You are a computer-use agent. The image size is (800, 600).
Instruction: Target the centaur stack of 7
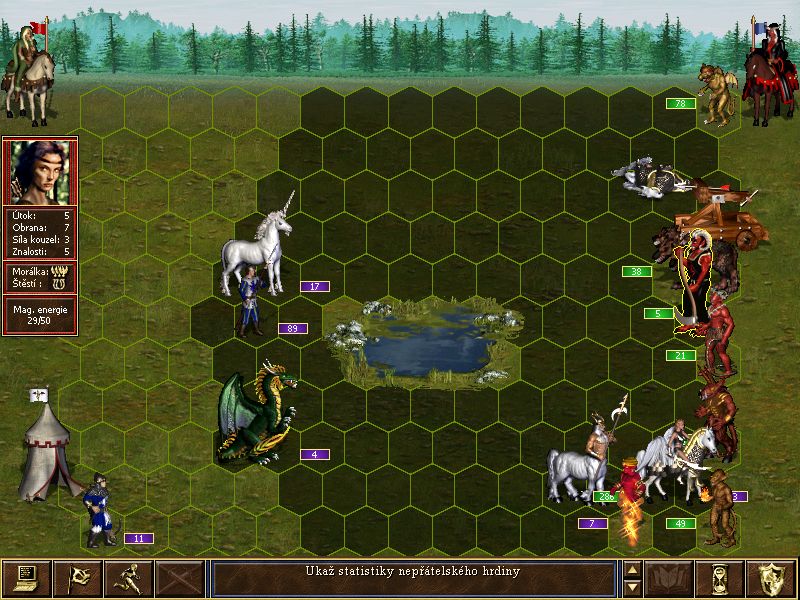(x=580, y=465)
